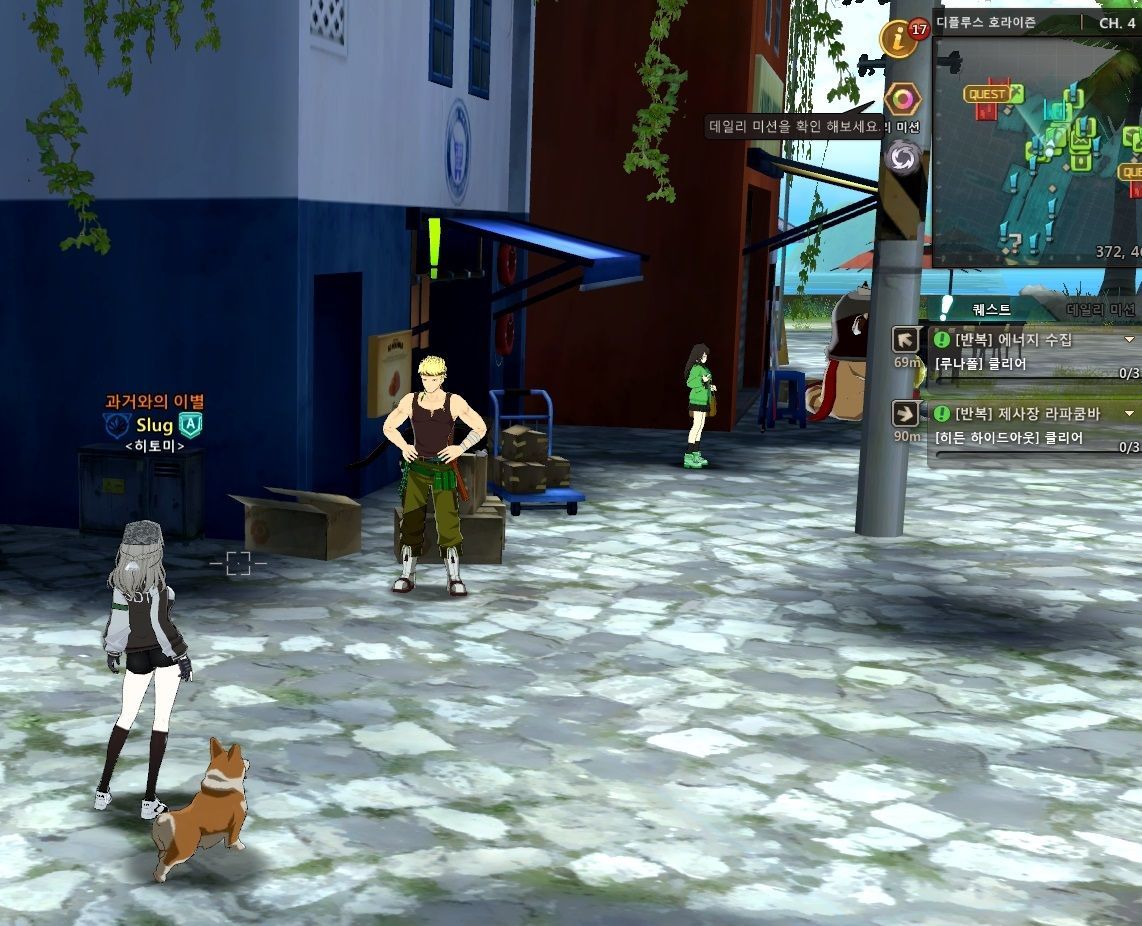The width and height of the screenshot is (1142, 926).
Task: Switch to the 데일리 미션 tab
Action: (1100, 311)
